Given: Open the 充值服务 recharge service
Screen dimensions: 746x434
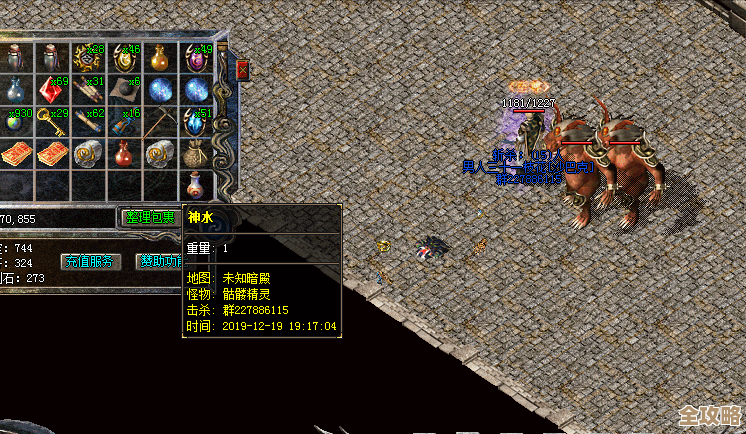Looking at the screenshot, I should (x=92, y=261).
